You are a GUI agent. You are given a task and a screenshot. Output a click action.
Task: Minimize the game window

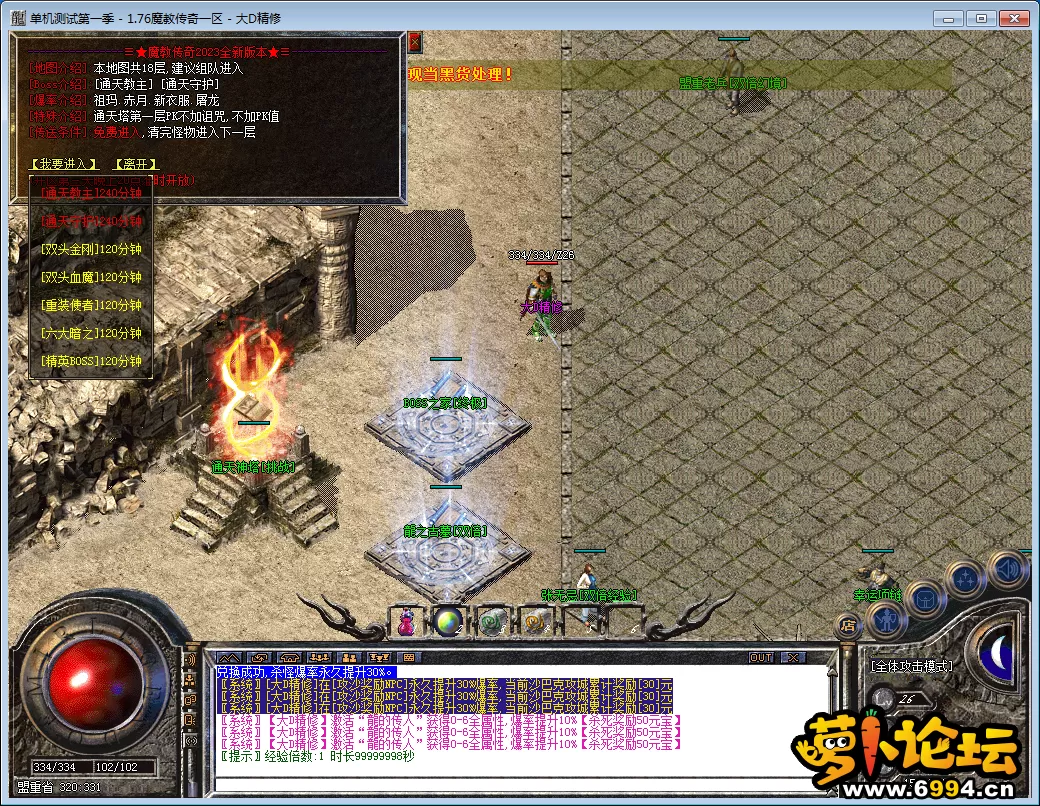(x=950, y=18)
